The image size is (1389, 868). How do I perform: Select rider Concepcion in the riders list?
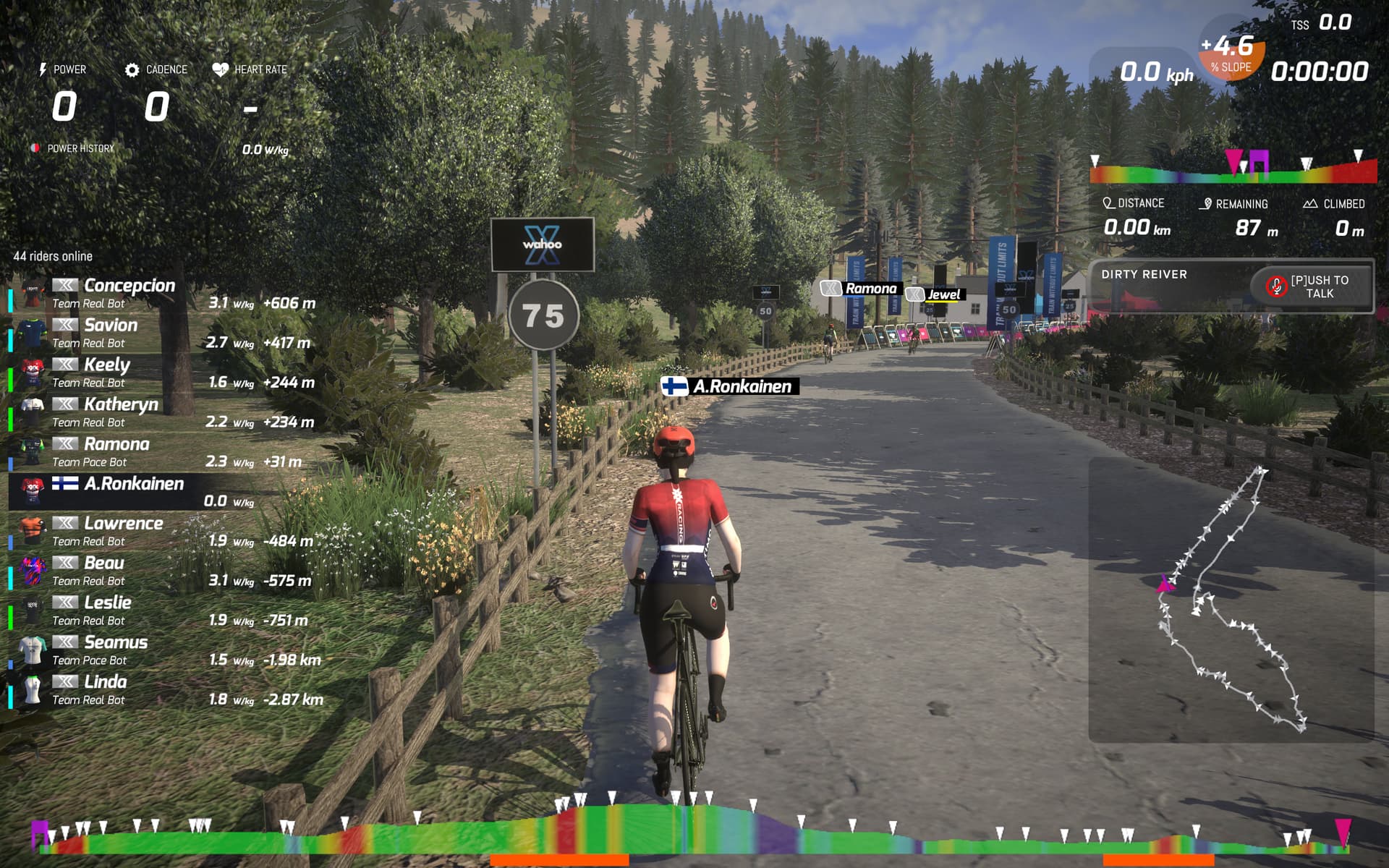tap(163, 294)
